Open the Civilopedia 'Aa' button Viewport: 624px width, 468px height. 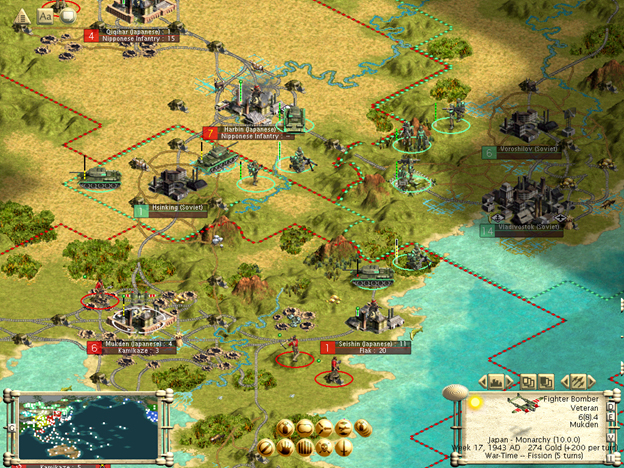click(47, 14)
